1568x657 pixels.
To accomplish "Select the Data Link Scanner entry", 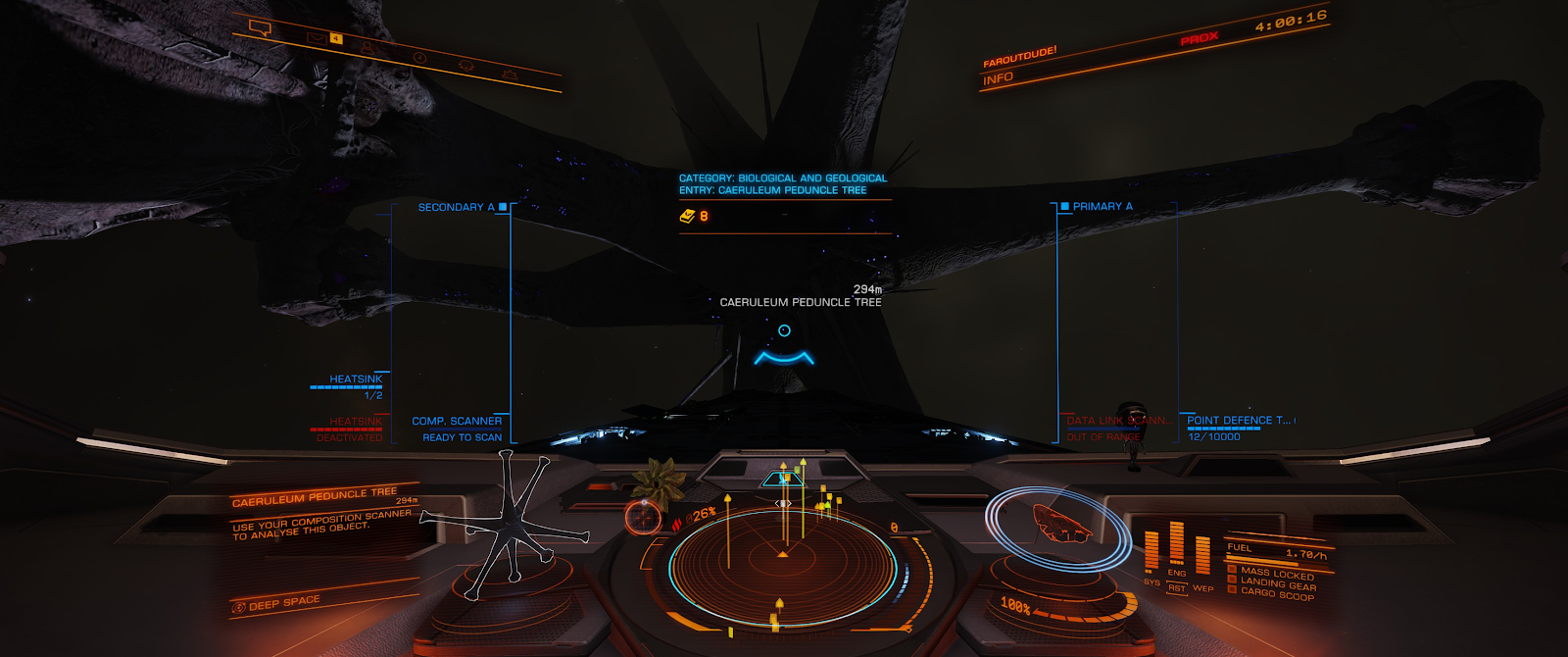I will click(1116, 421).
